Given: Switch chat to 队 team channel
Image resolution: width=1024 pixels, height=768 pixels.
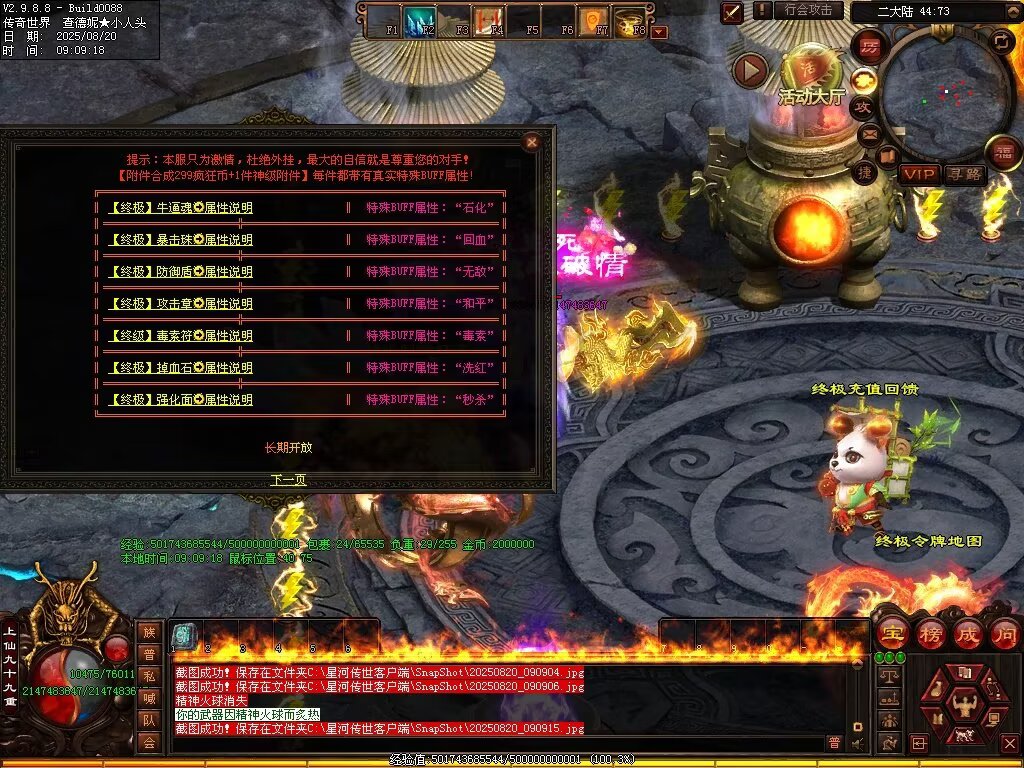Looking at the screenshot, I should point(149,719).
